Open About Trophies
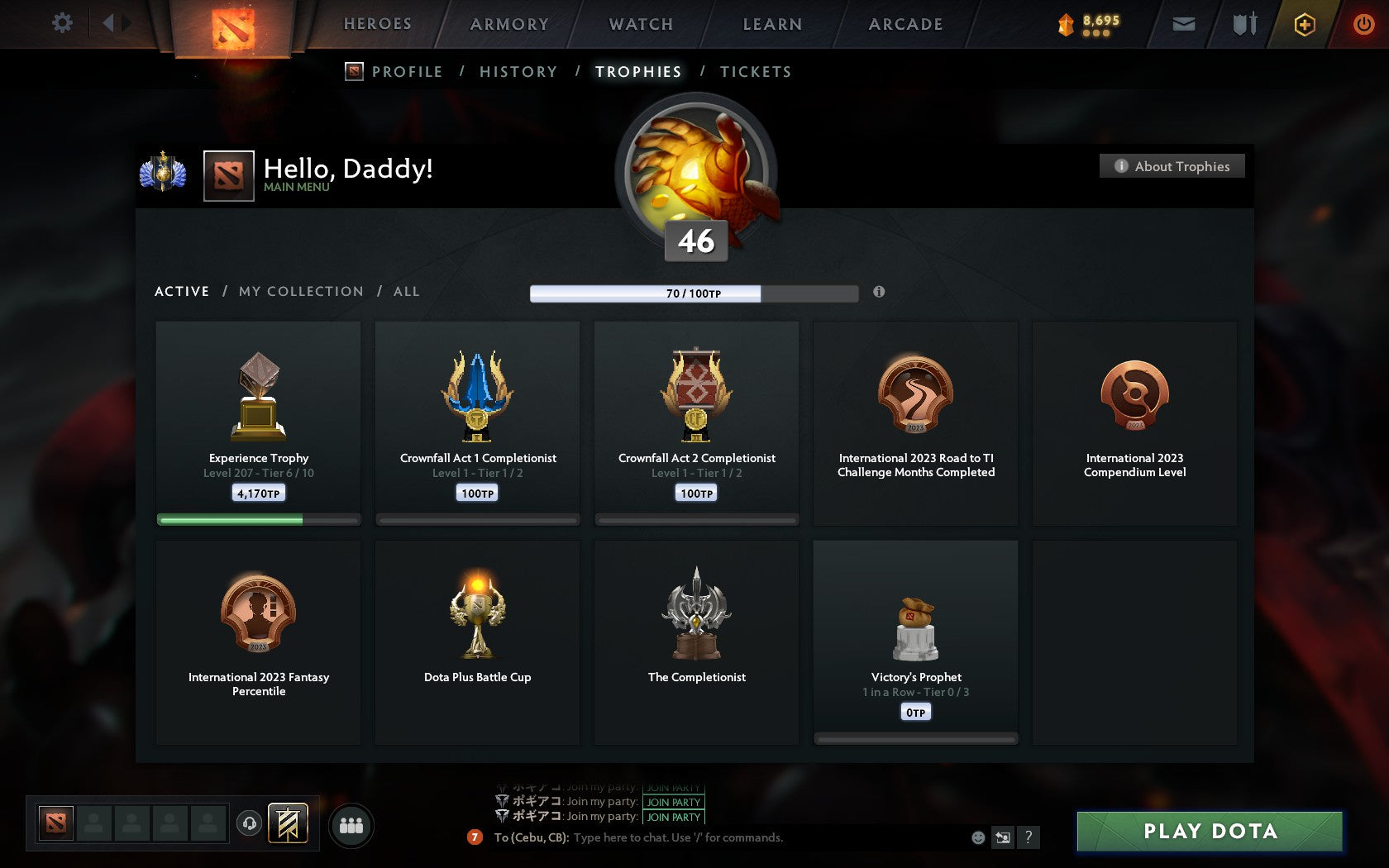Screen dimensions: 1389x868 click(1171, 166)
